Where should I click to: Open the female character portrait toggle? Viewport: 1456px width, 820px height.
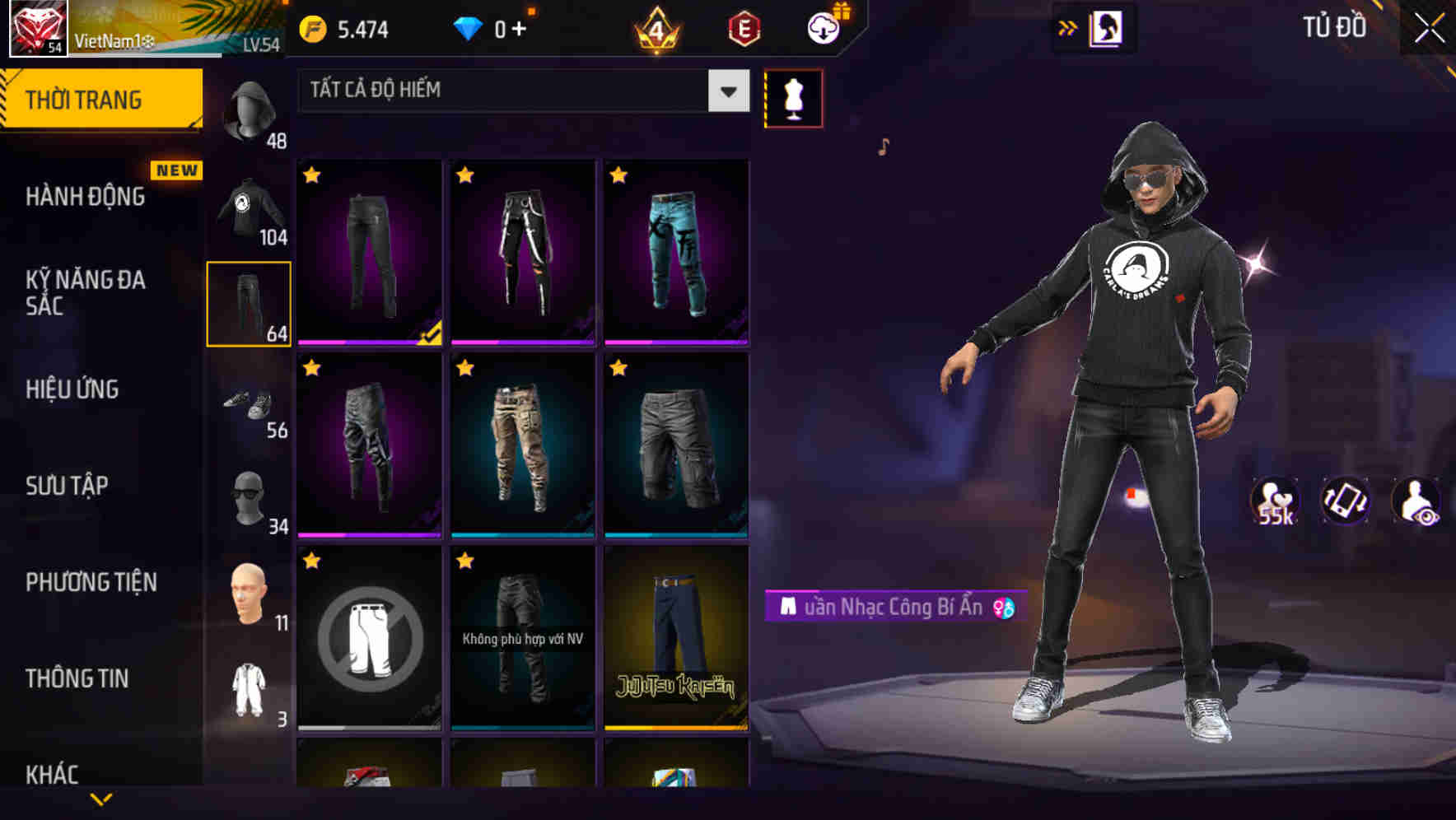(1108, 27)
